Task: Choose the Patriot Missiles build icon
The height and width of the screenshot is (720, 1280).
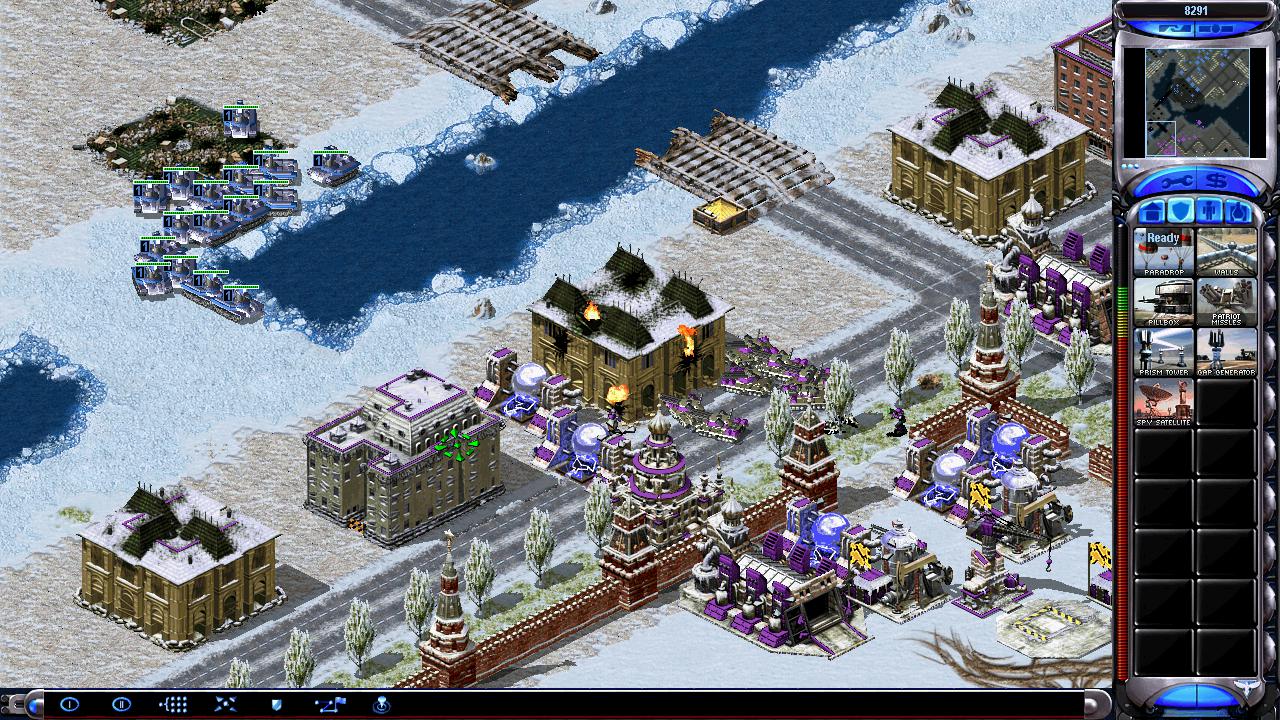Action: coord(1226,301)
